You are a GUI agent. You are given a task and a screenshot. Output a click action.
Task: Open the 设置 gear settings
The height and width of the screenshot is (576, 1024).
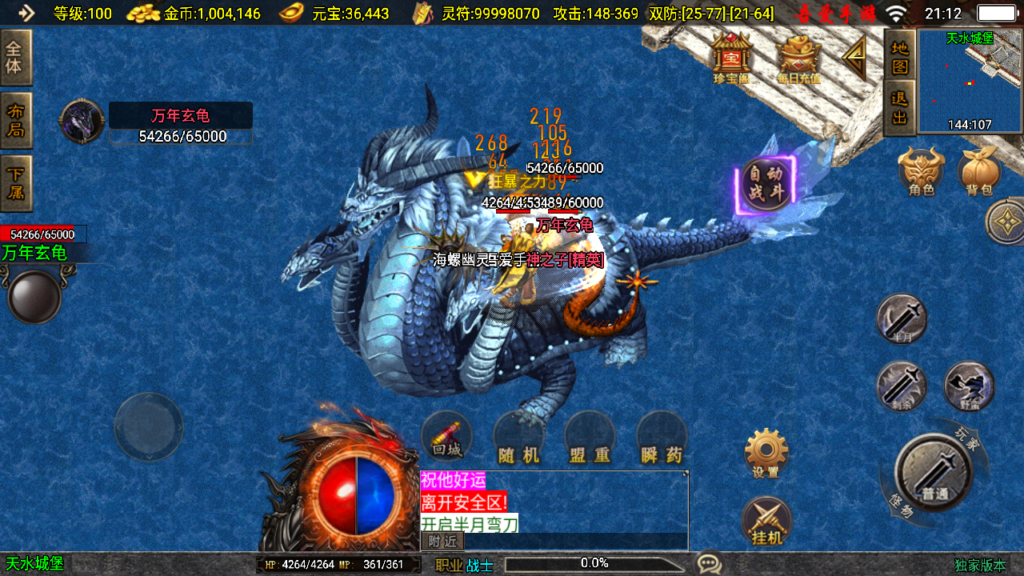pos(767,453)
